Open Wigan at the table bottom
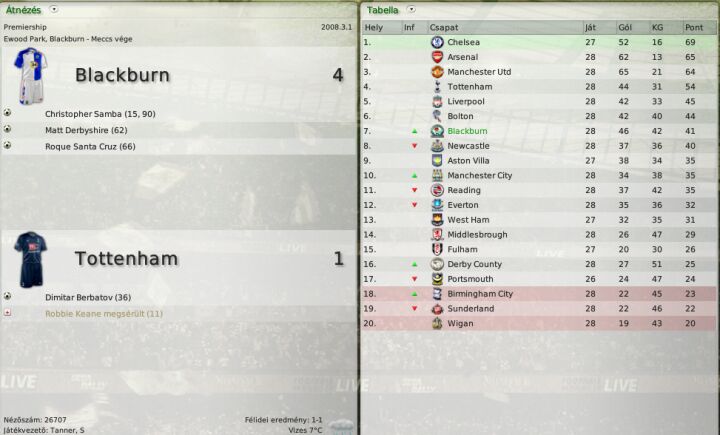This screenshot has width=720, height=435. (x=461, y=324)
